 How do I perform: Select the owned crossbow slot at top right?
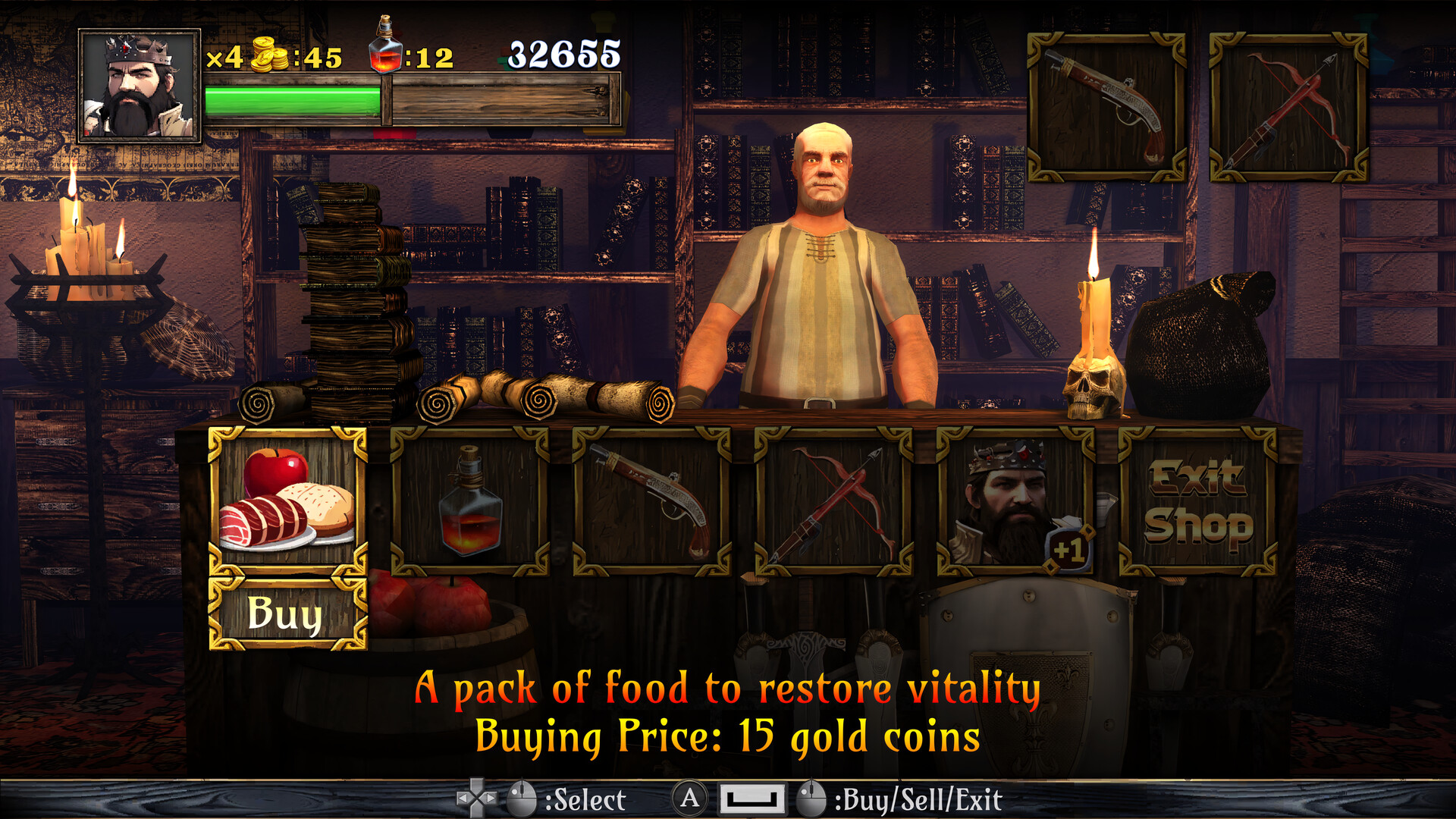[x=1288, y=107]
